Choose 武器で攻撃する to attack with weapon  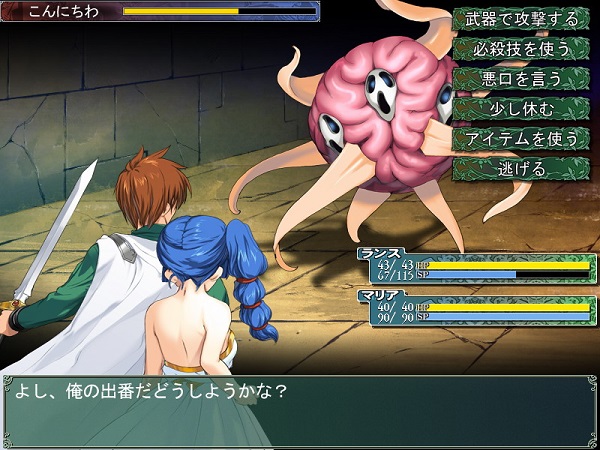tap(521, 19)
